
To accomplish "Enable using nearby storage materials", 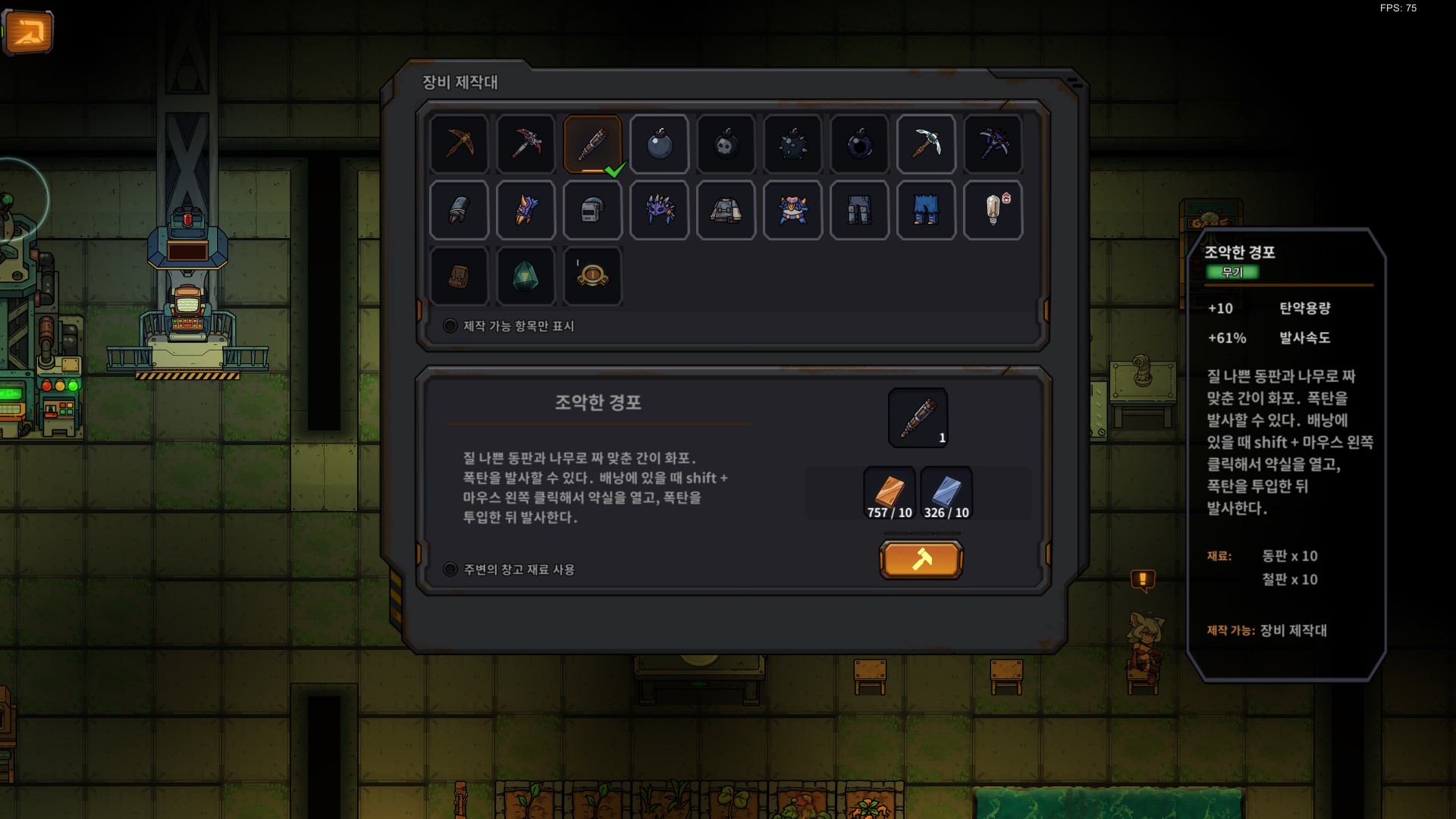I will [450, 570].
